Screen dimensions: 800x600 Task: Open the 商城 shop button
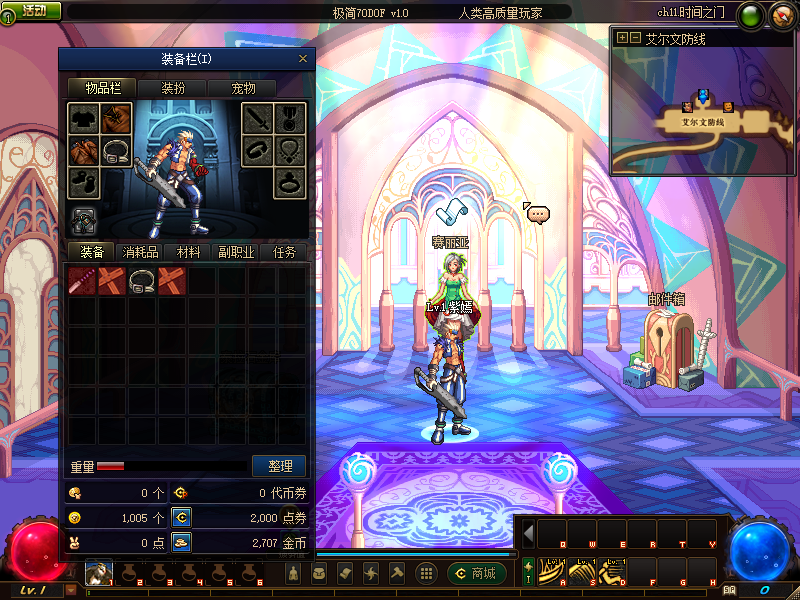[x=476, y=573]
